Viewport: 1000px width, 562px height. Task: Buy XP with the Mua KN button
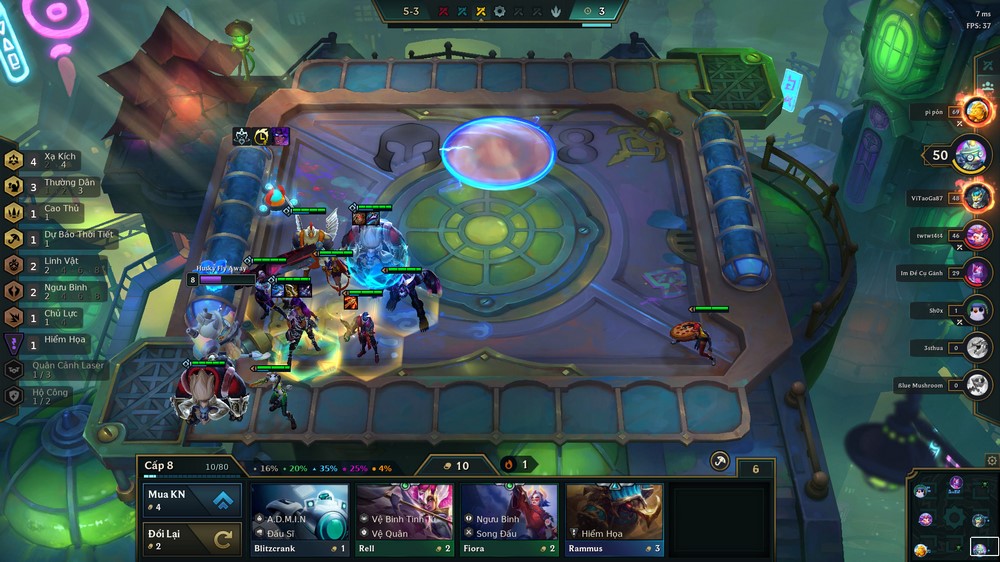(193, 500)
